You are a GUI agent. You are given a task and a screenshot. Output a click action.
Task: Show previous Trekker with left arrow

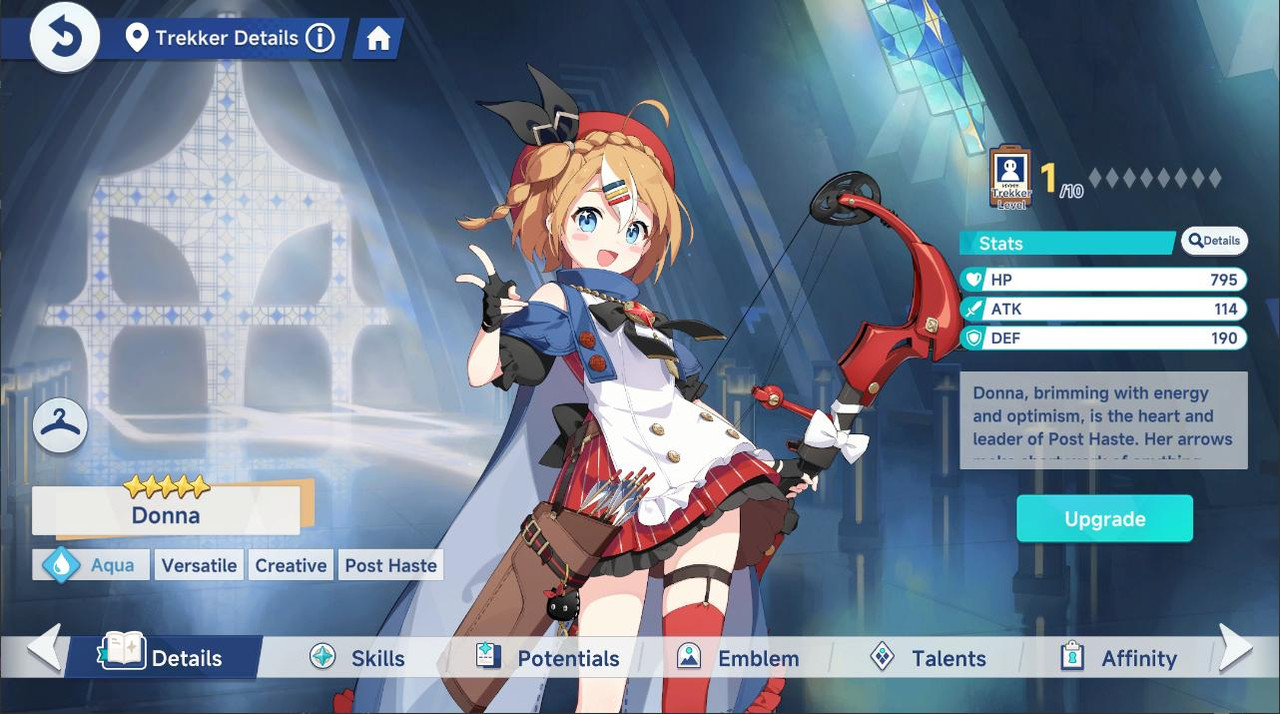click(43, 648)
